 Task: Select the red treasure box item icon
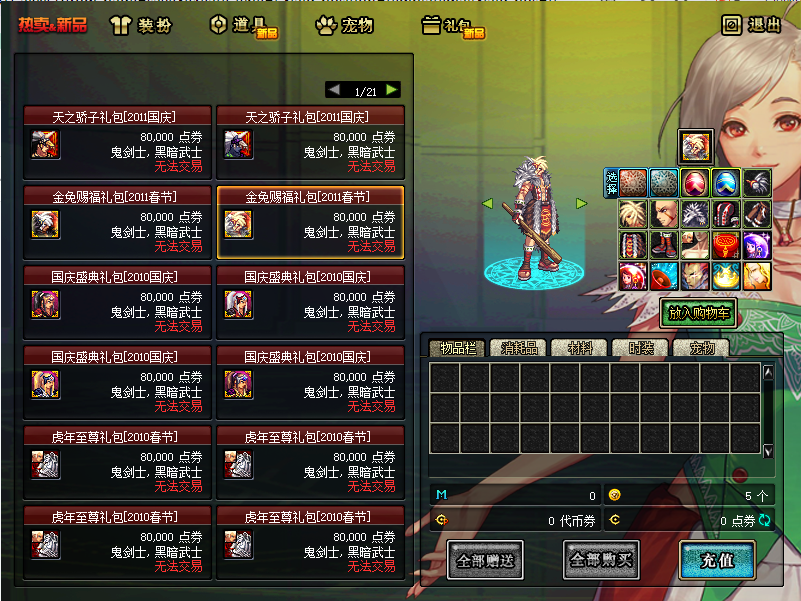point(727,244)
